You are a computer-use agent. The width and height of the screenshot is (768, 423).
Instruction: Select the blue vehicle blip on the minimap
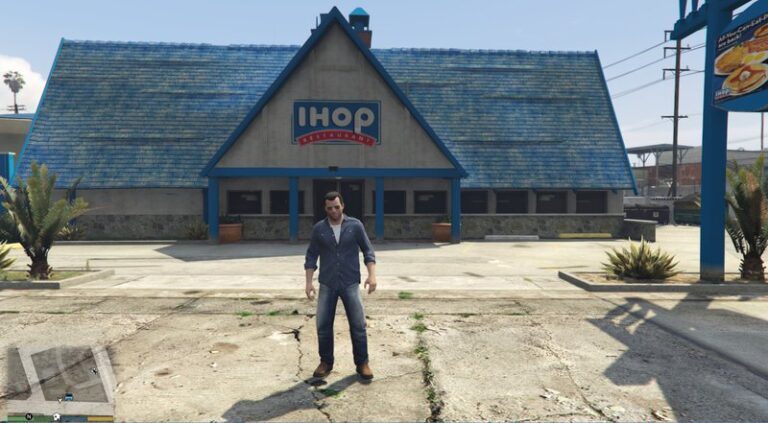point(69,396)
